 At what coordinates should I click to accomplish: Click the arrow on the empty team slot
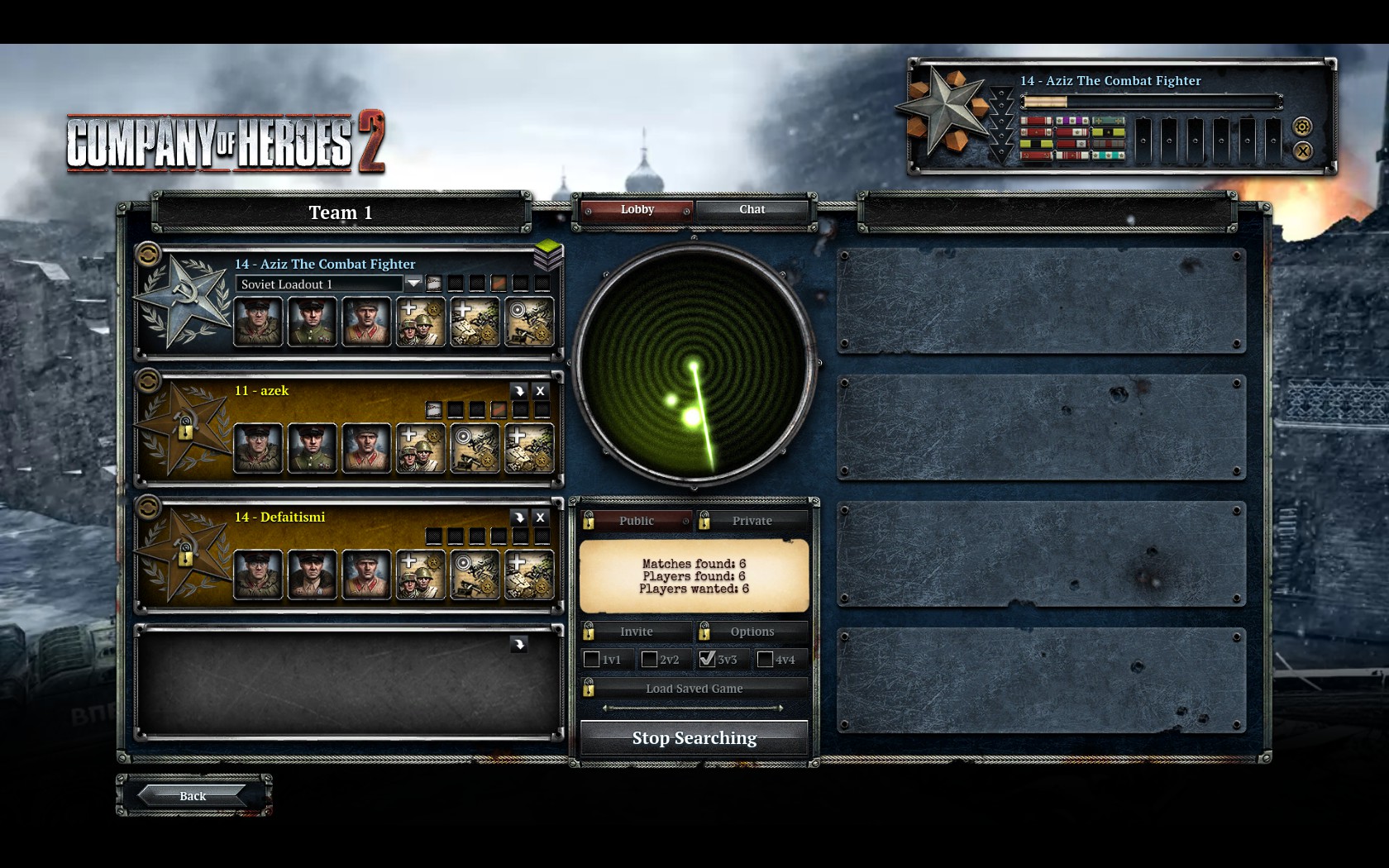pyautogui.click(x=518, y=644)
